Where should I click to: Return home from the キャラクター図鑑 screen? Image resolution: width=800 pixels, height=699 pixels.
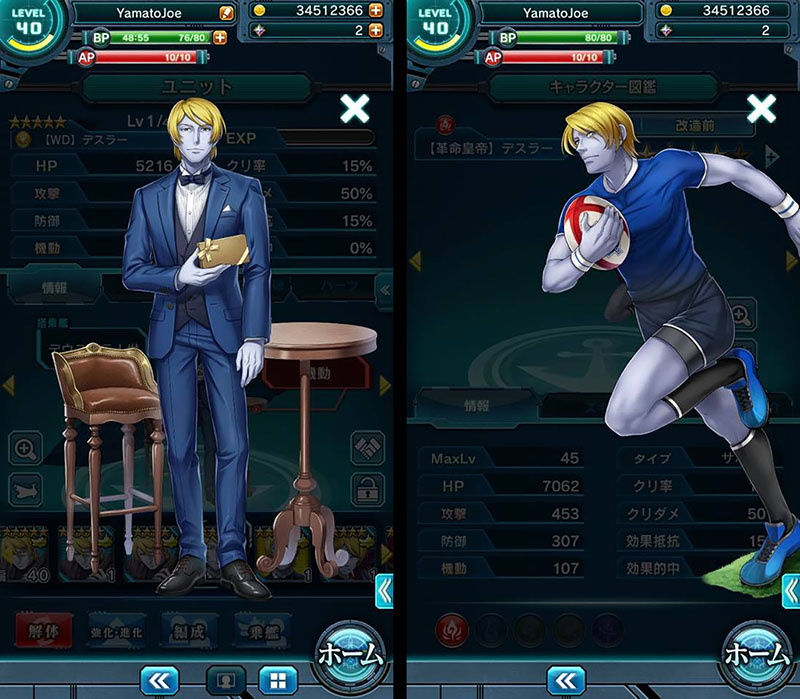[757, 655]
